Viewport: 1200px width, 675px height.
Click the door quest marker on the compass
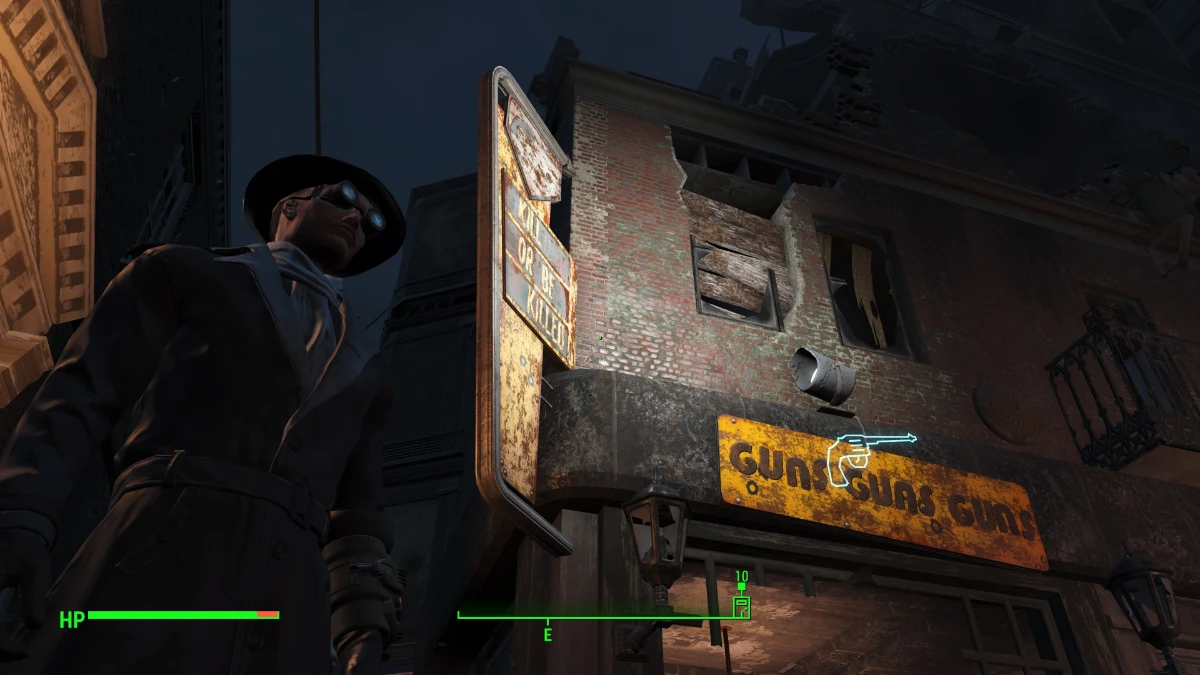coord(742,605)
